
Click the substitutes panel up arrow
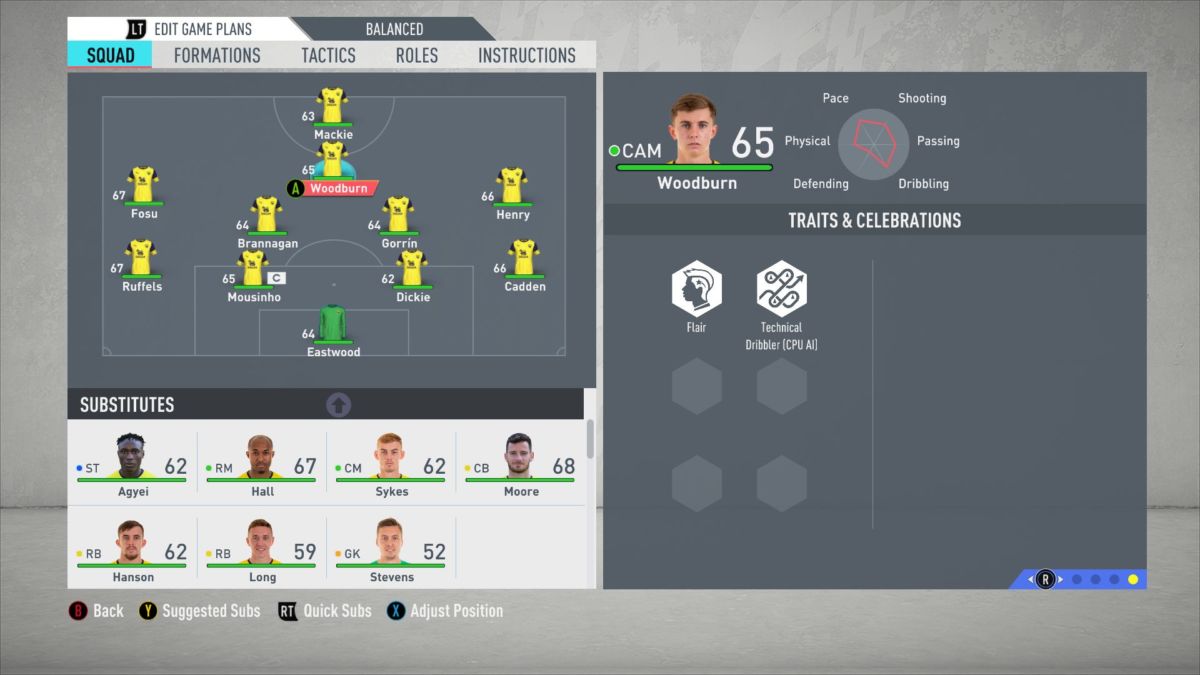coord(339,405)
